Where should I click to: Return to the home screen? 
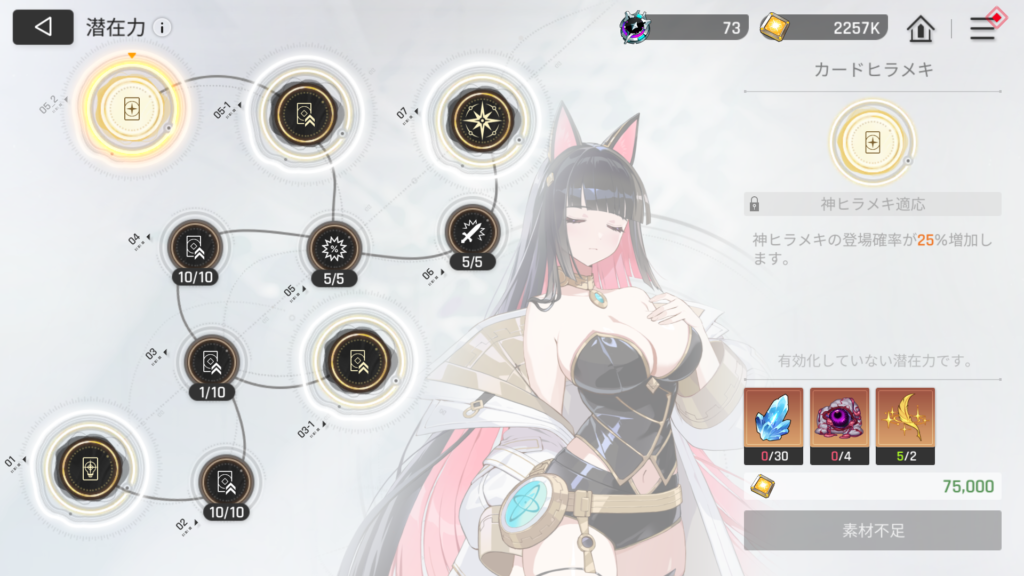point(920,28)
